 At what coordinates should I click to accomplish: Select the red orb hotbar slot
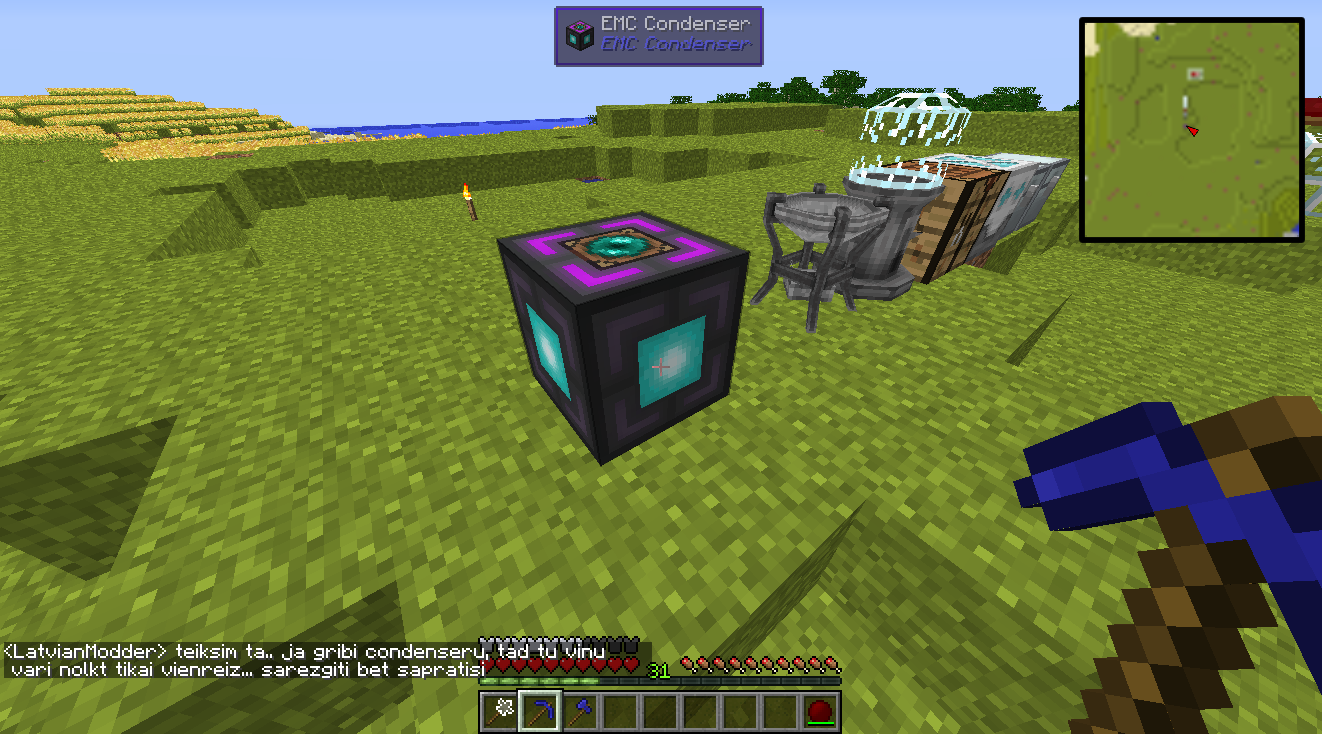tap(820, 712)
